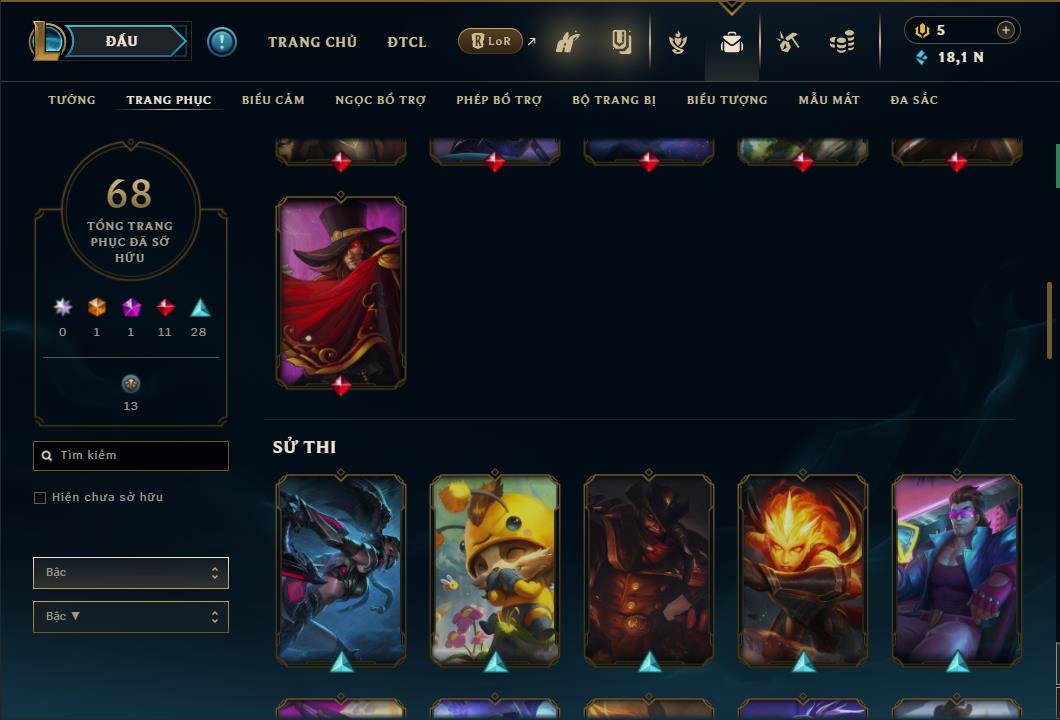Select the yellow bee Teemo skin card
This screenshot has height=720, width=1060.
pos(495,568)
